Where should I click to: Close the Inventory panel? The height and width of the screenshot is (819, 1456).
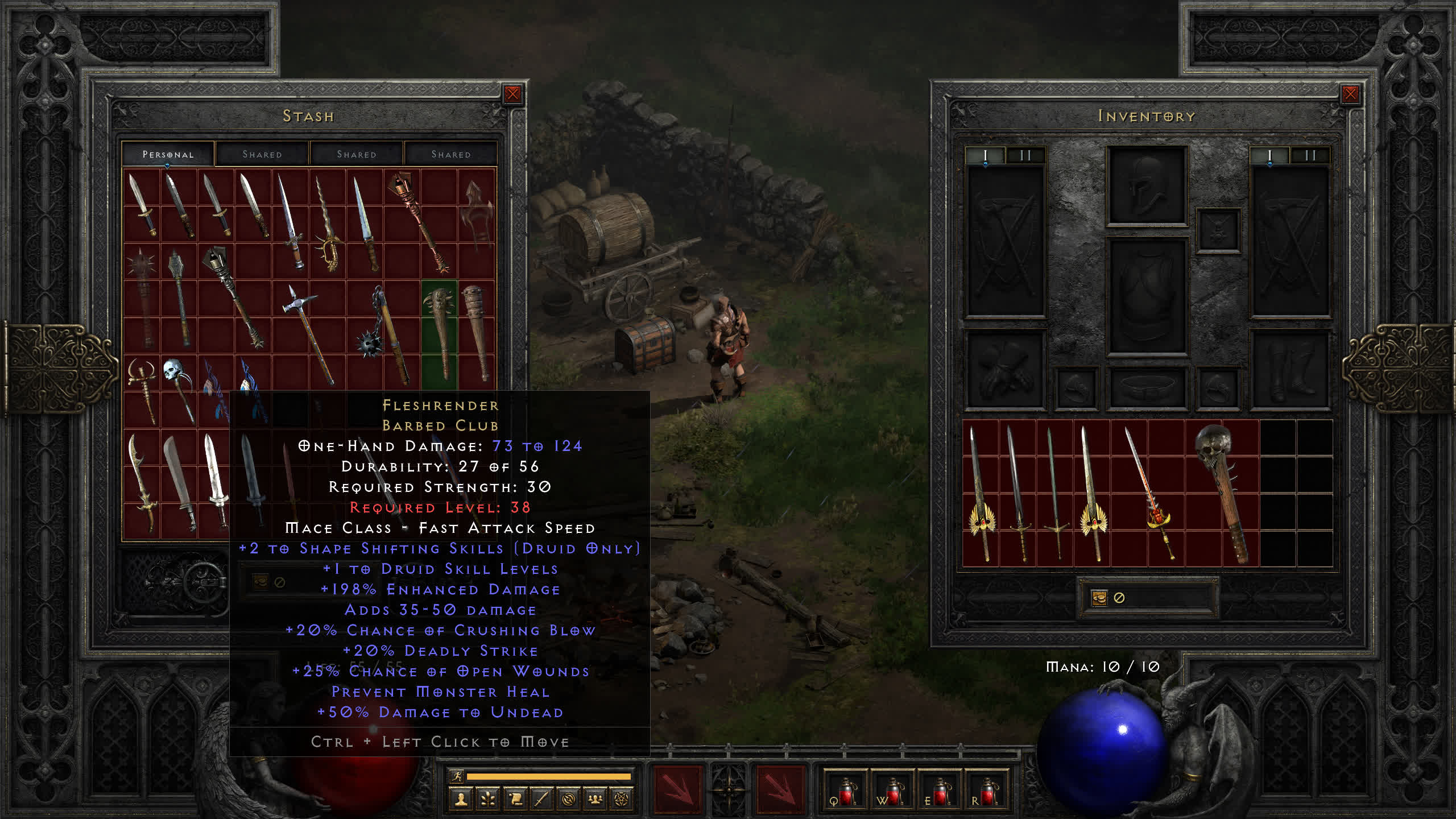pos(1350,94)
